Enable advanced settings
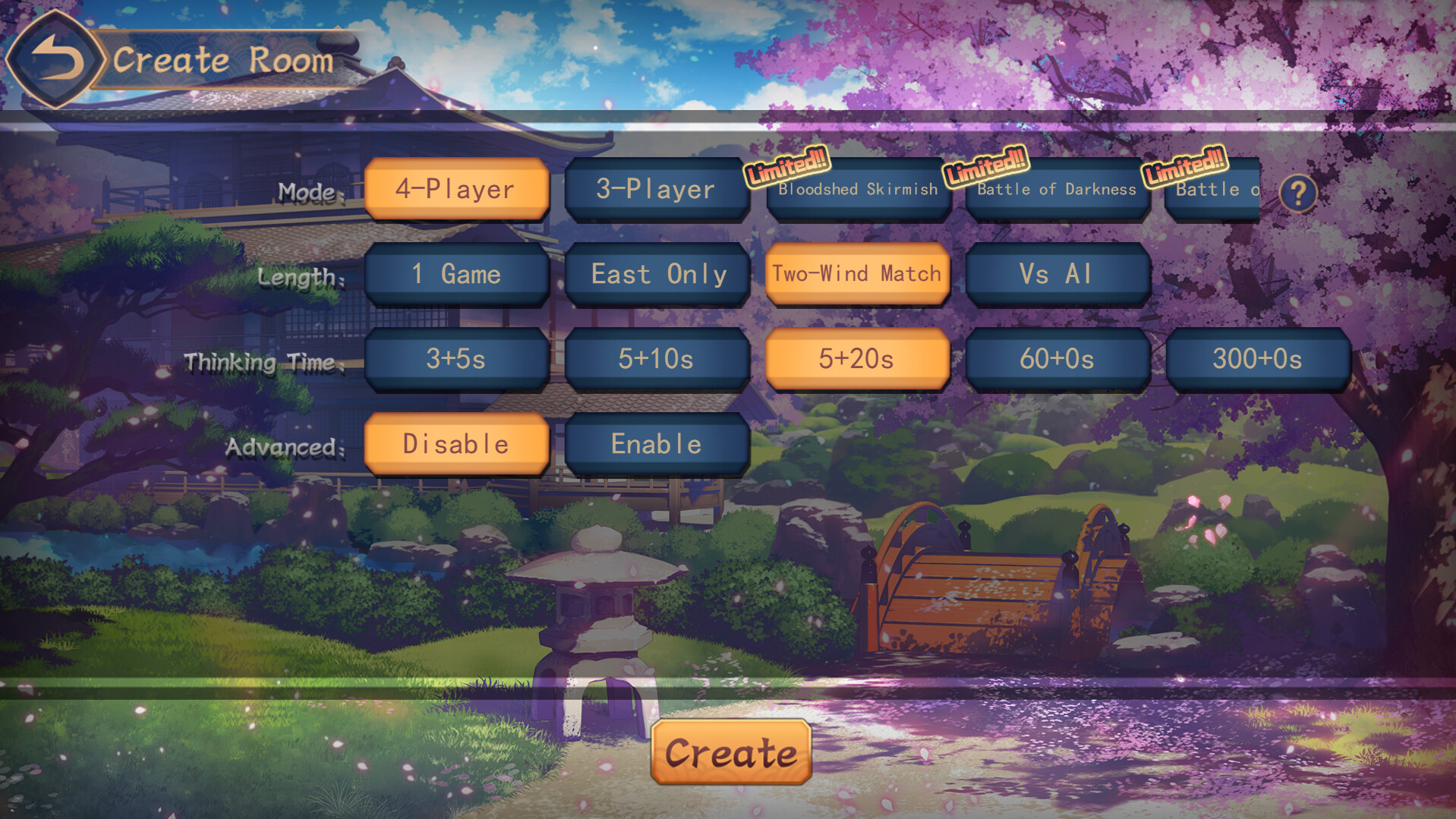 point(656,444)
